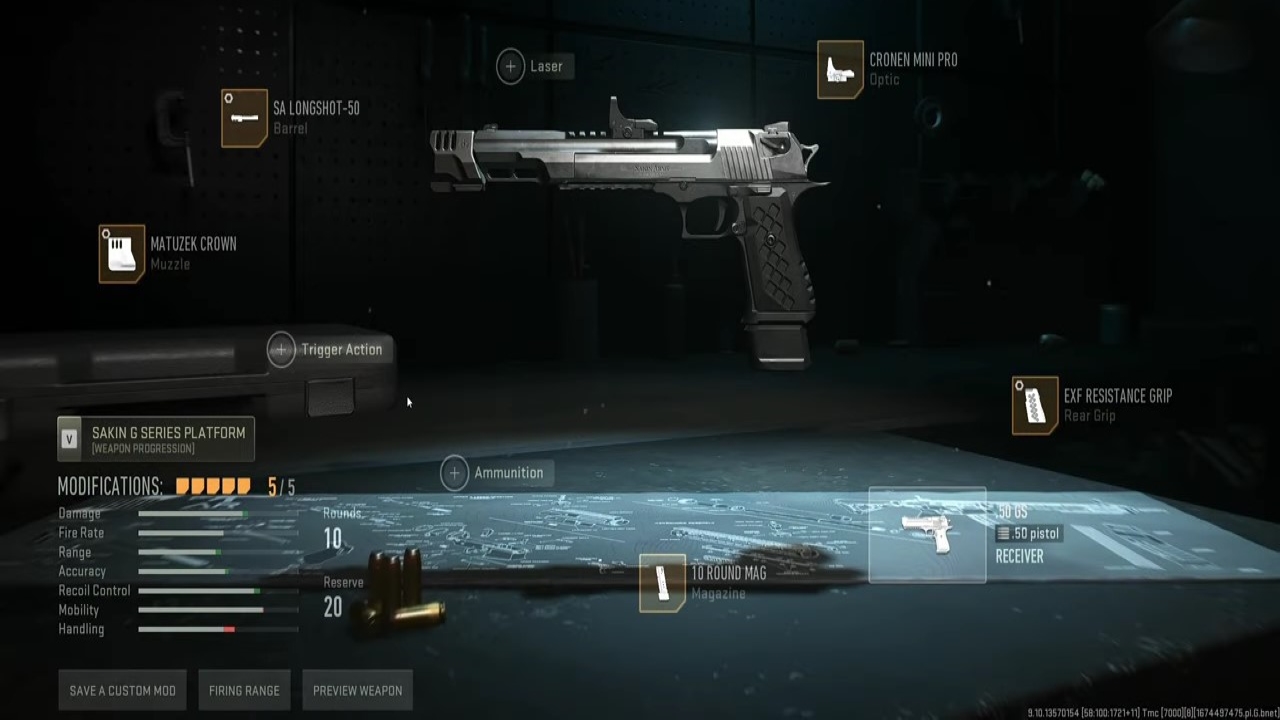Click the Recoil Control stat bar
The height and width of the screenshot is (720, 1280).
pos(200,590)
